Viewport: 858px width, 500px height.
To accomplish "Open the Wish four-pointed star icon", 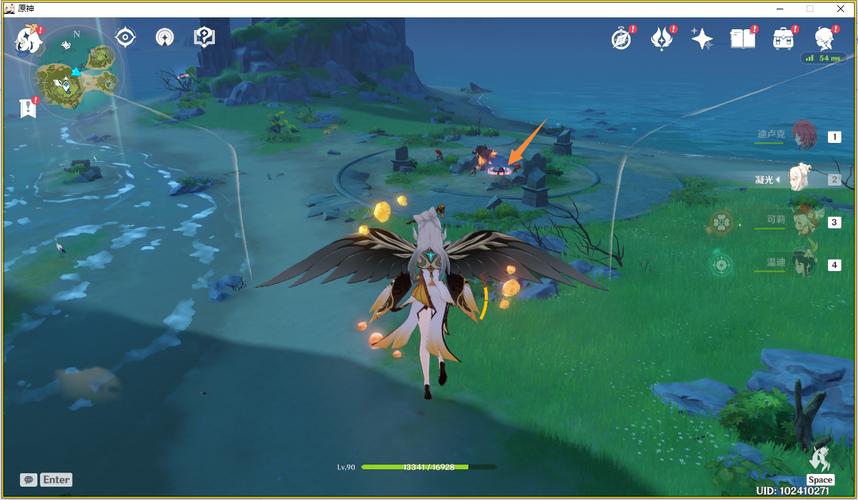I will tap(702, 39).
